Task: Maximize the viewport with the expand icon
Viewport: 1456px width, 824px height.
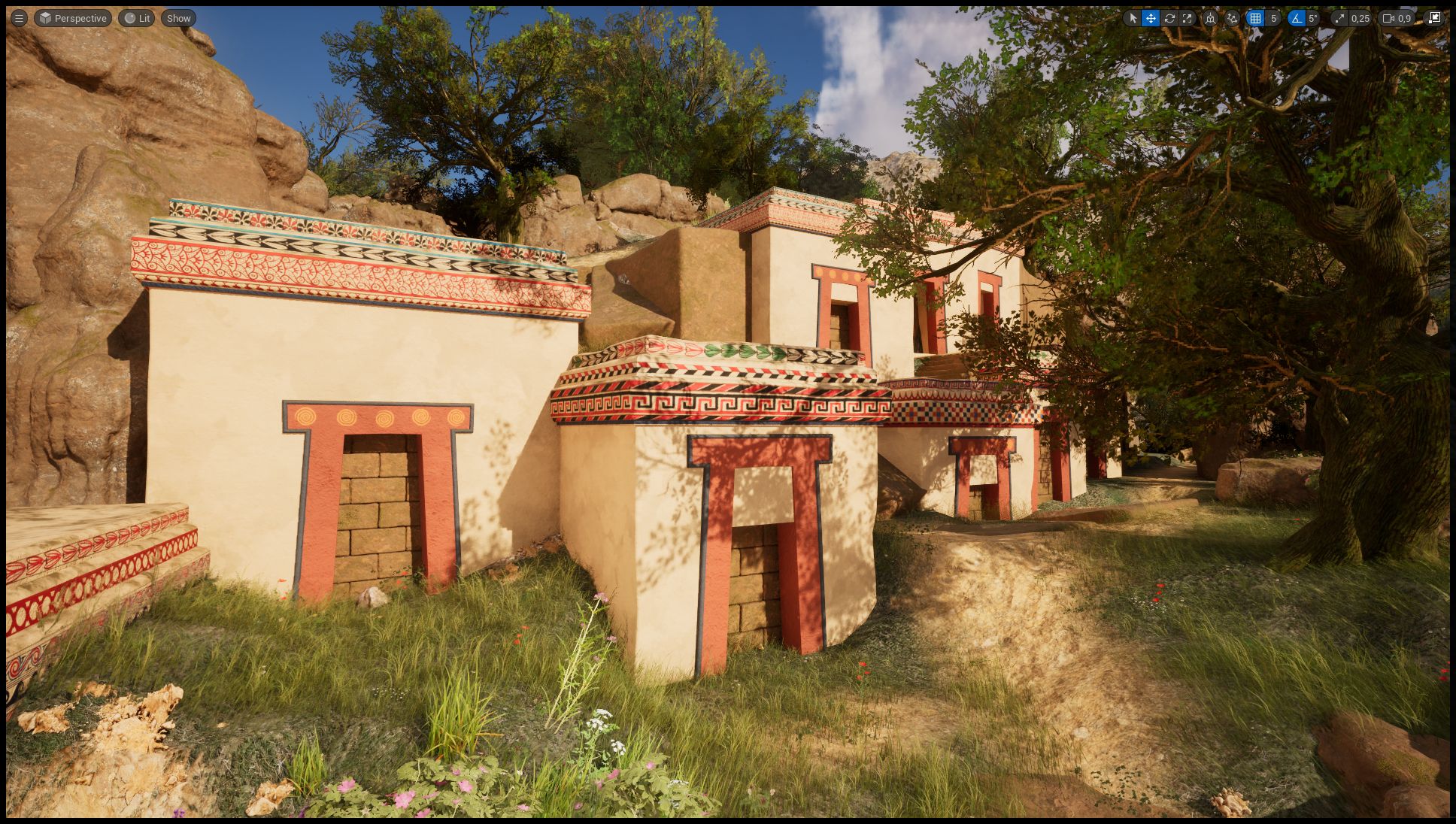Action: tap(1433, 19)
